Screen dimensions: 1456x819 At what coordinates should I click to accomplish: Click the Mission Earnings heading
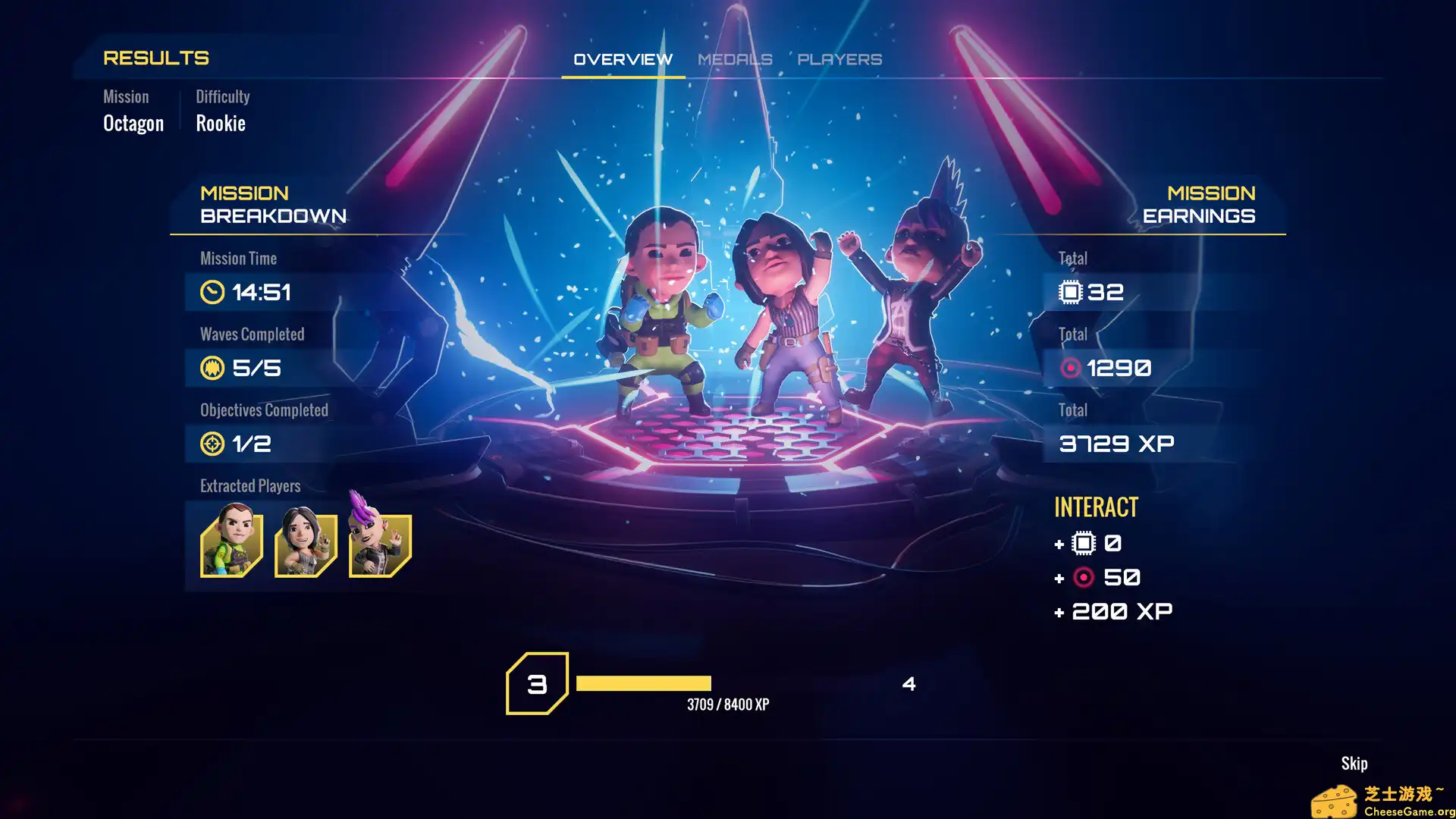click(1199, 205)
